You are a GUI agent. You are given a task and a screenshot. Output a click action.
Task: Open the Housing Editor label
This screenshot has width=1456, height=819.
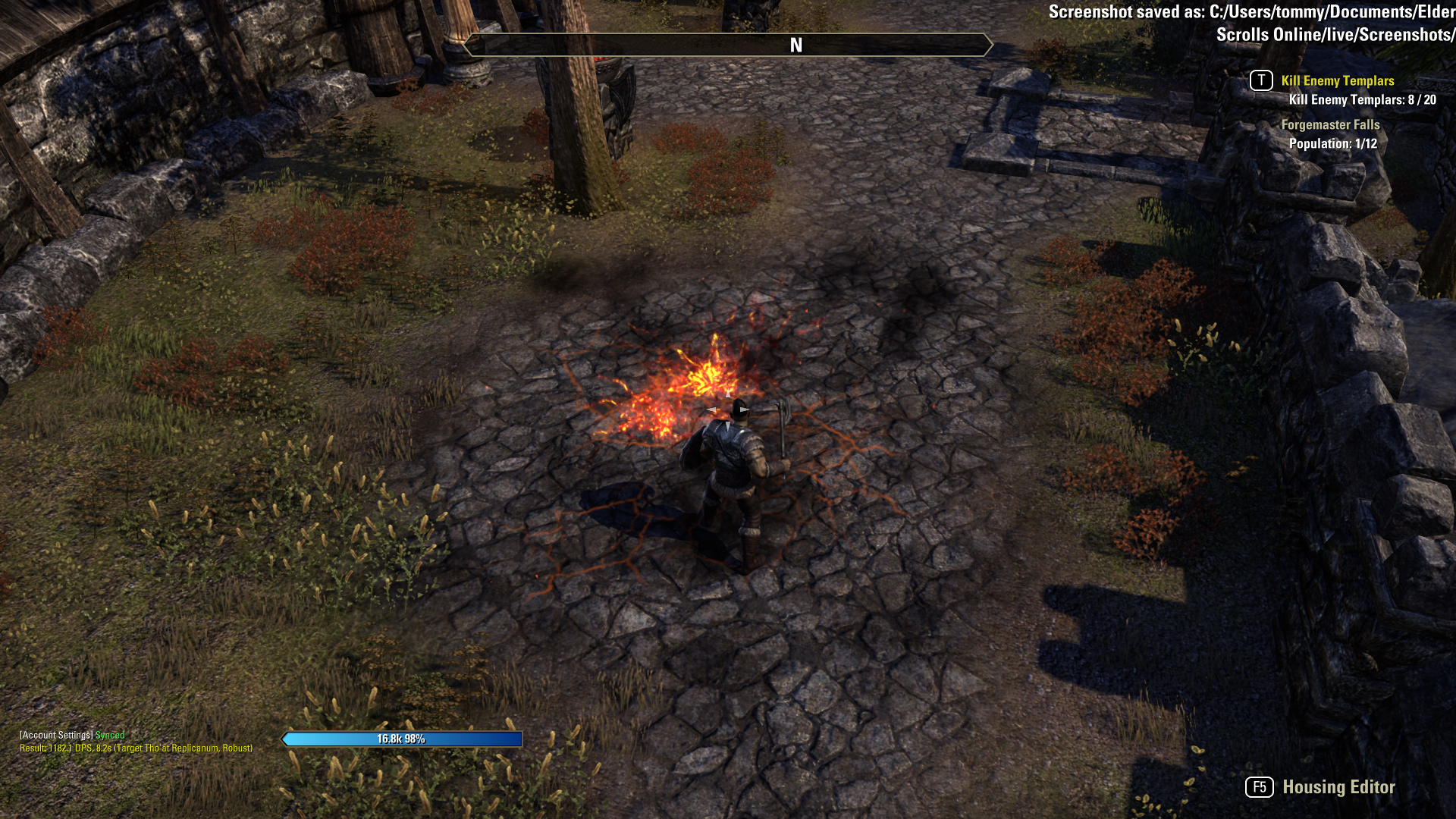point(1338,787)
